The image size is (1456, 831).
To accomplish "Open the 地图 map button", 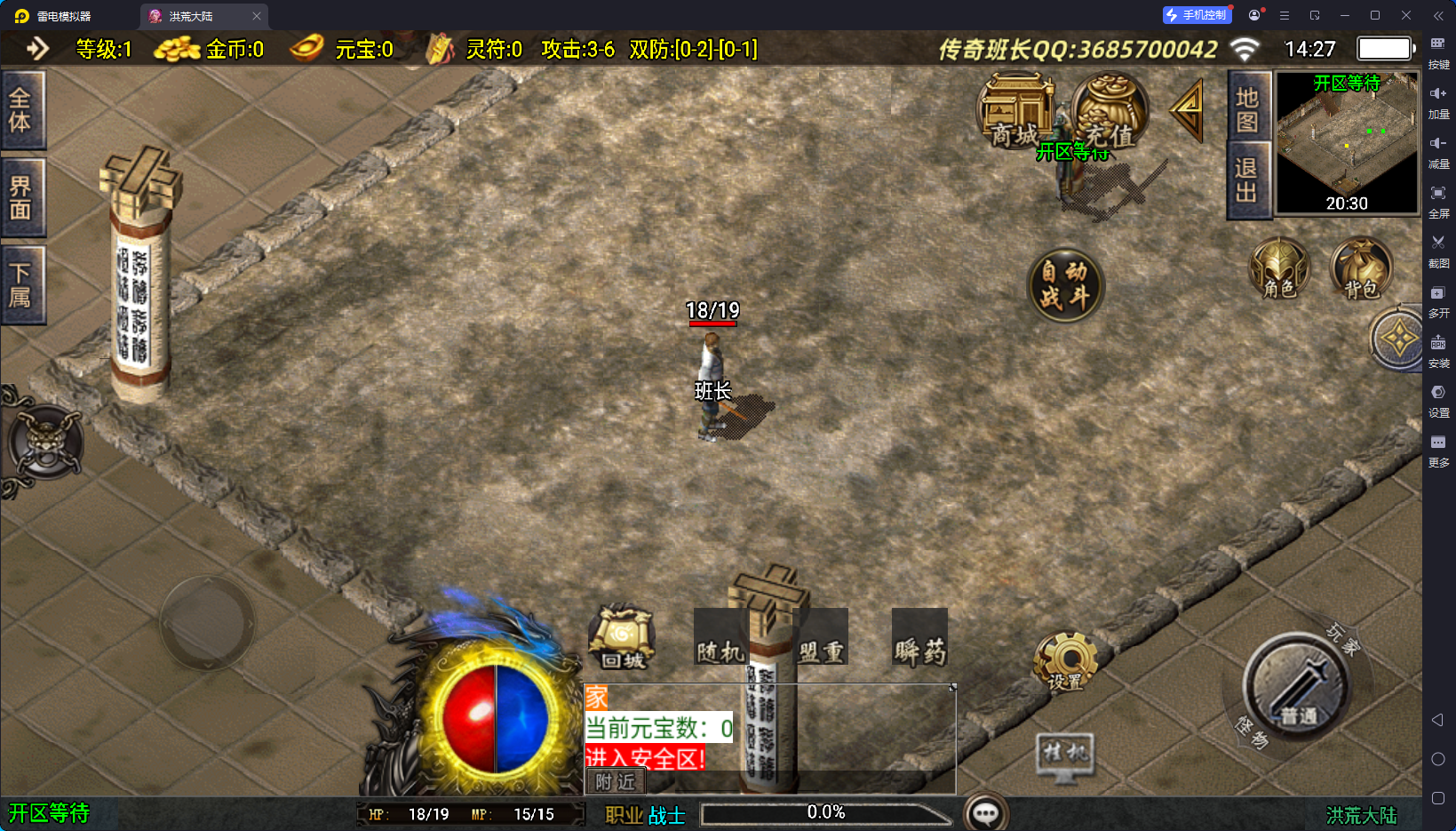I will 1248,108.
